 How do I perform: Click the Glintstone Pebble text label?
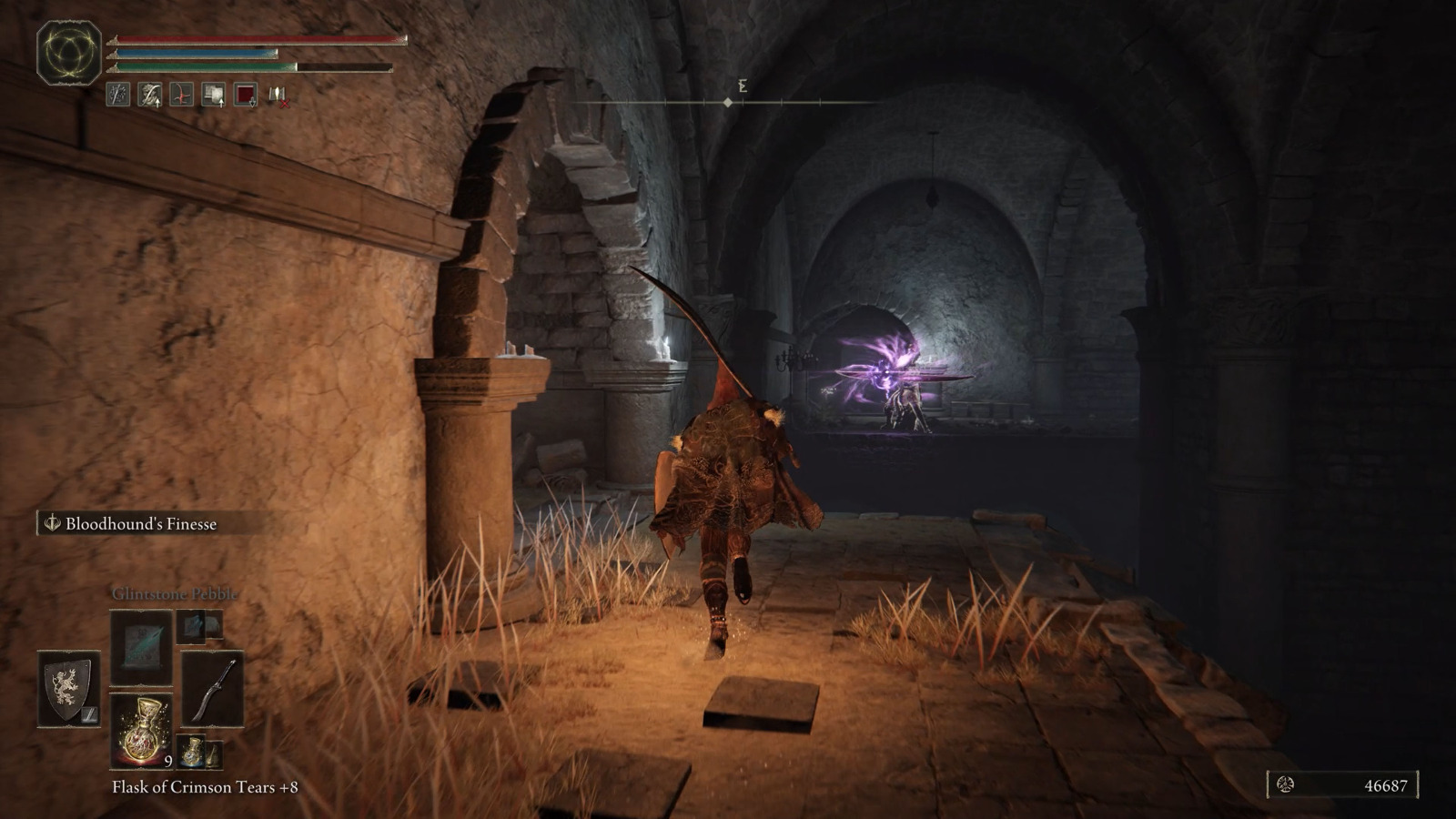point(173,594)
